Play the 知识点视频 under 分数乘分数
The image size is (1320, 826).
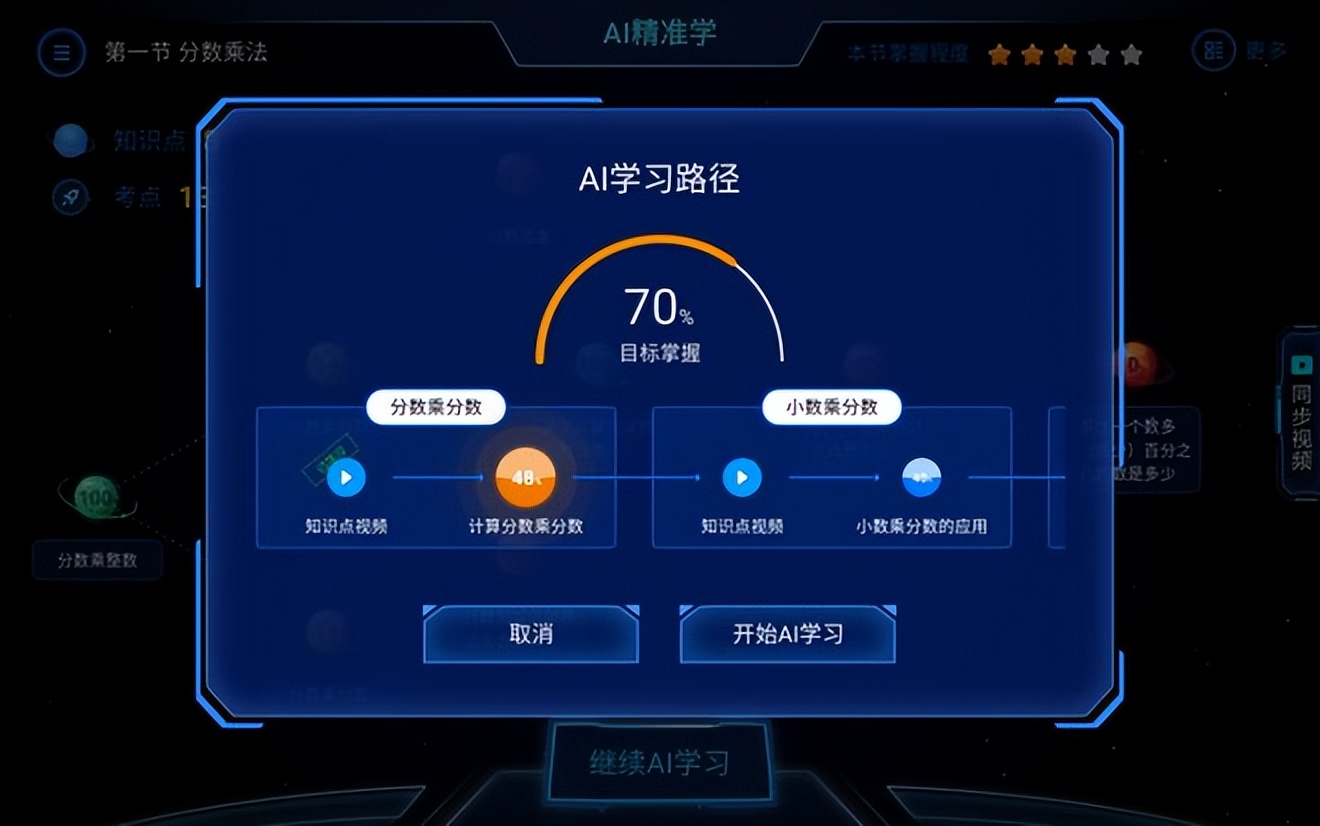347,478
